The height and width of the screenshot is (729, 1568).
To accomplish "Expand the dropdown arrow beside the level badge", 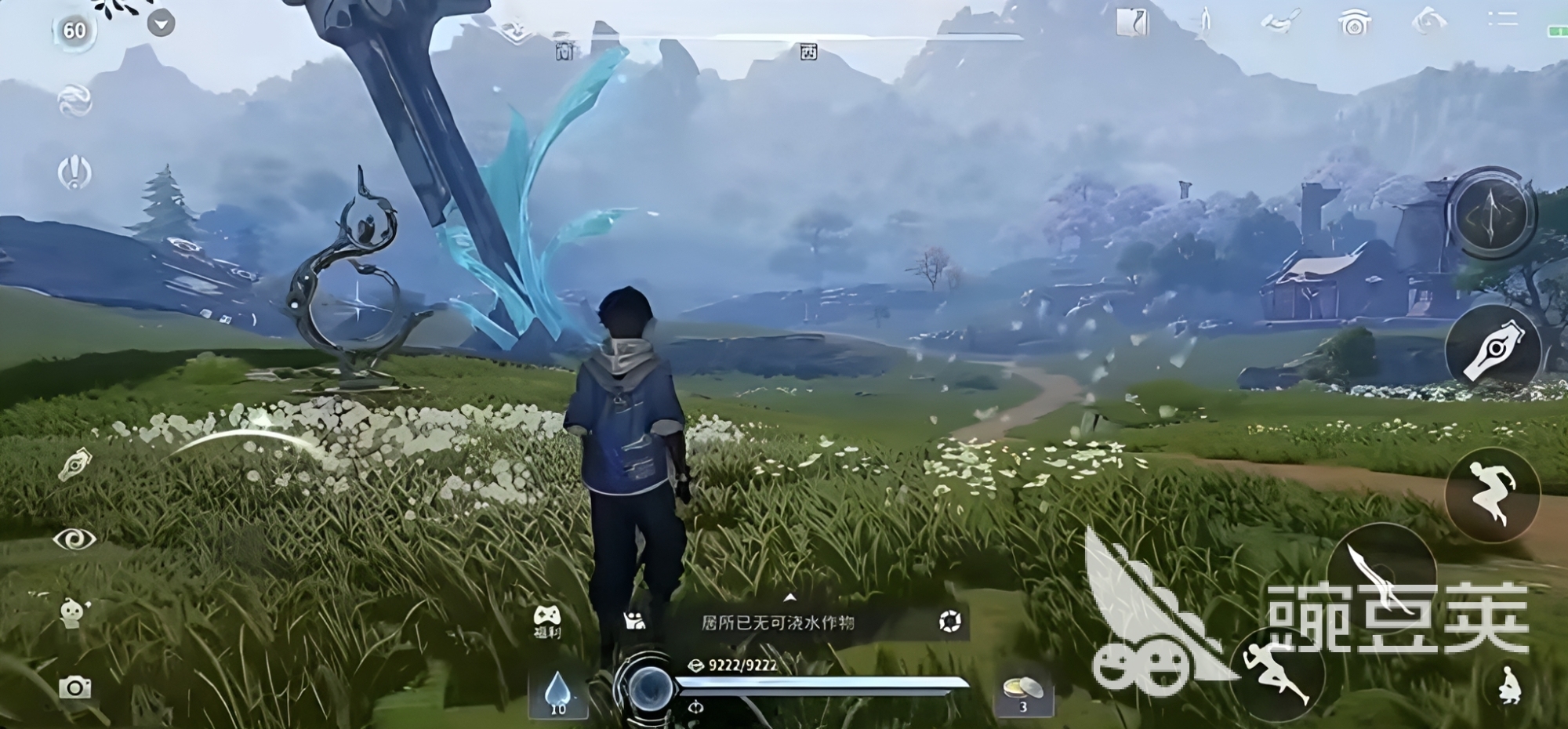I will pyautogui.click(x=161, y=24).
